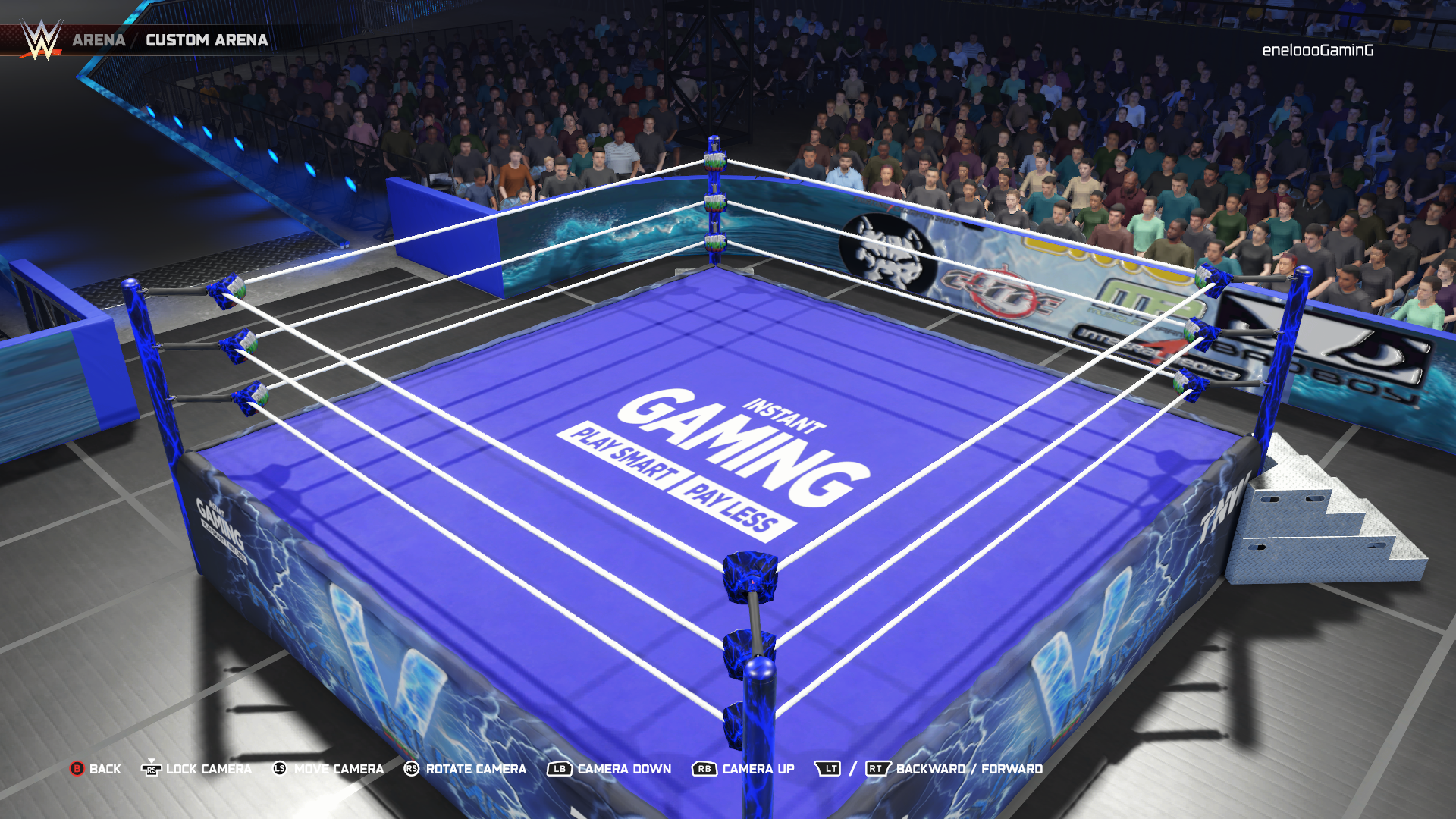Go to the Arena breadcrumb
Screen dimensions: 1456x819
pos(99,40)
